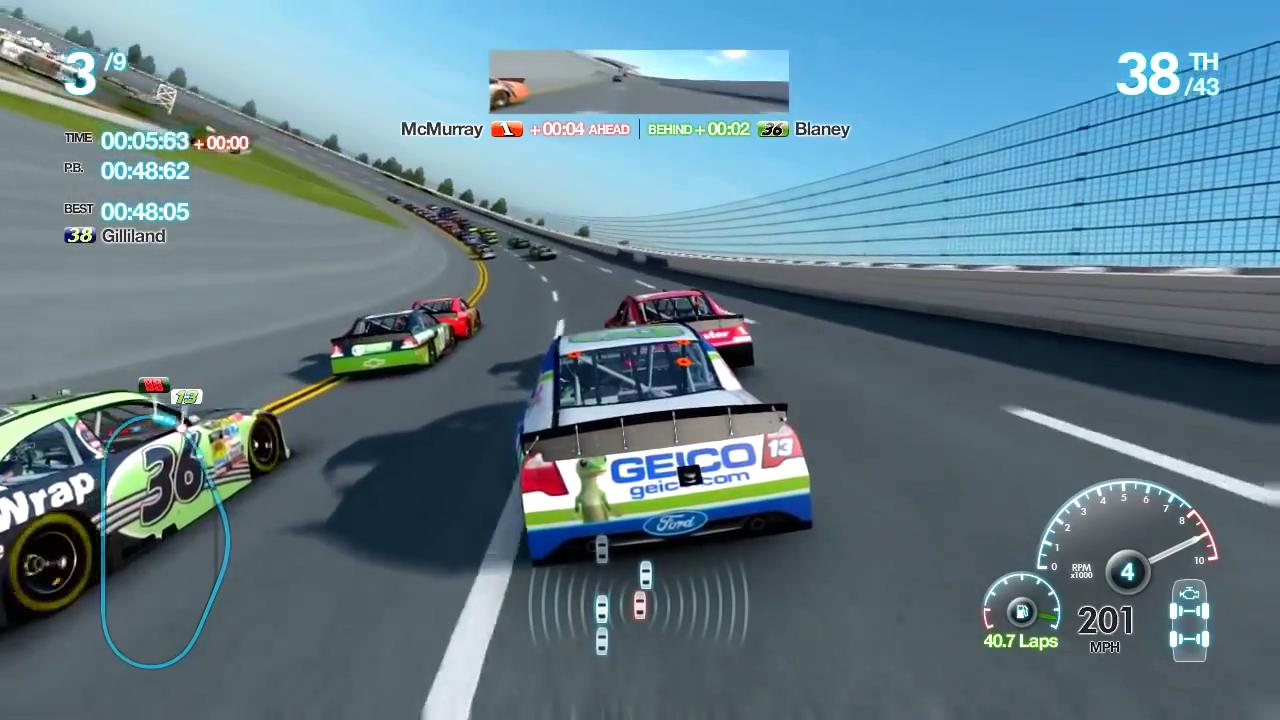Expand the position indicator 38TH of 43
The height and width of the screenshot is (720, 1280).
(1168, 75)
